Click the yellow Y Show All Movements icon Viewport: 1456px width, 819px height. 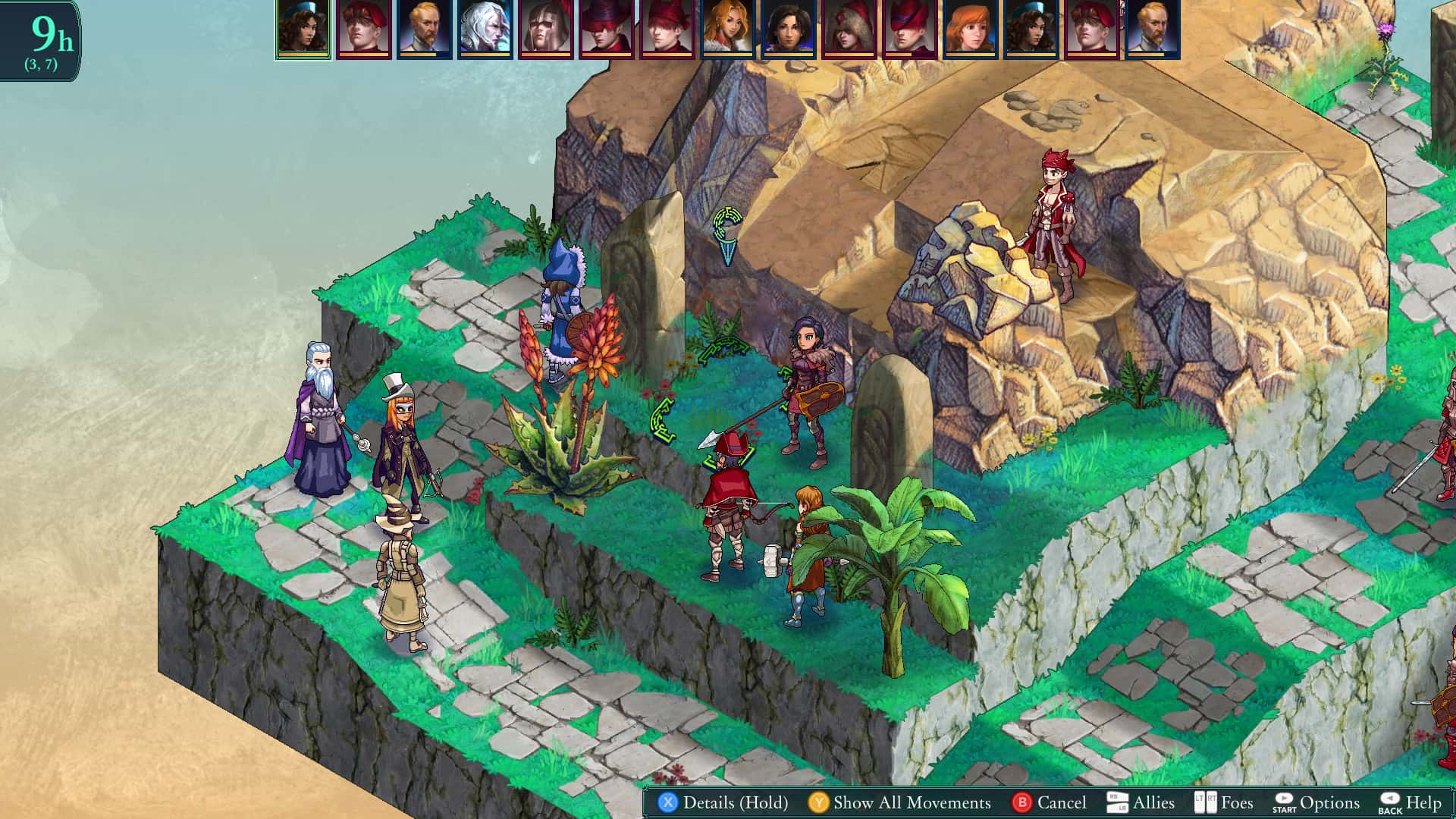820,802
